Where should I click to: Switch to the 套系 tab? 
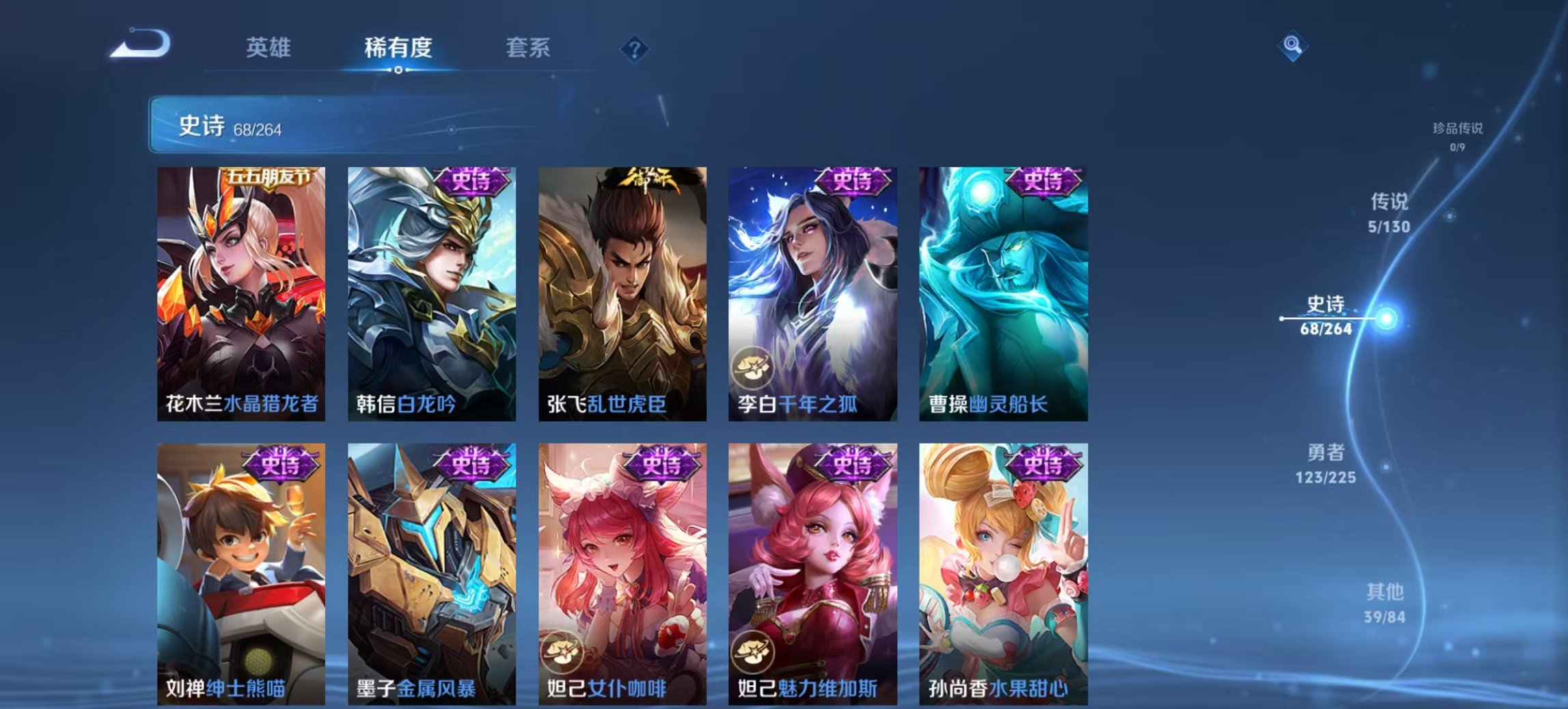point(529,48)
